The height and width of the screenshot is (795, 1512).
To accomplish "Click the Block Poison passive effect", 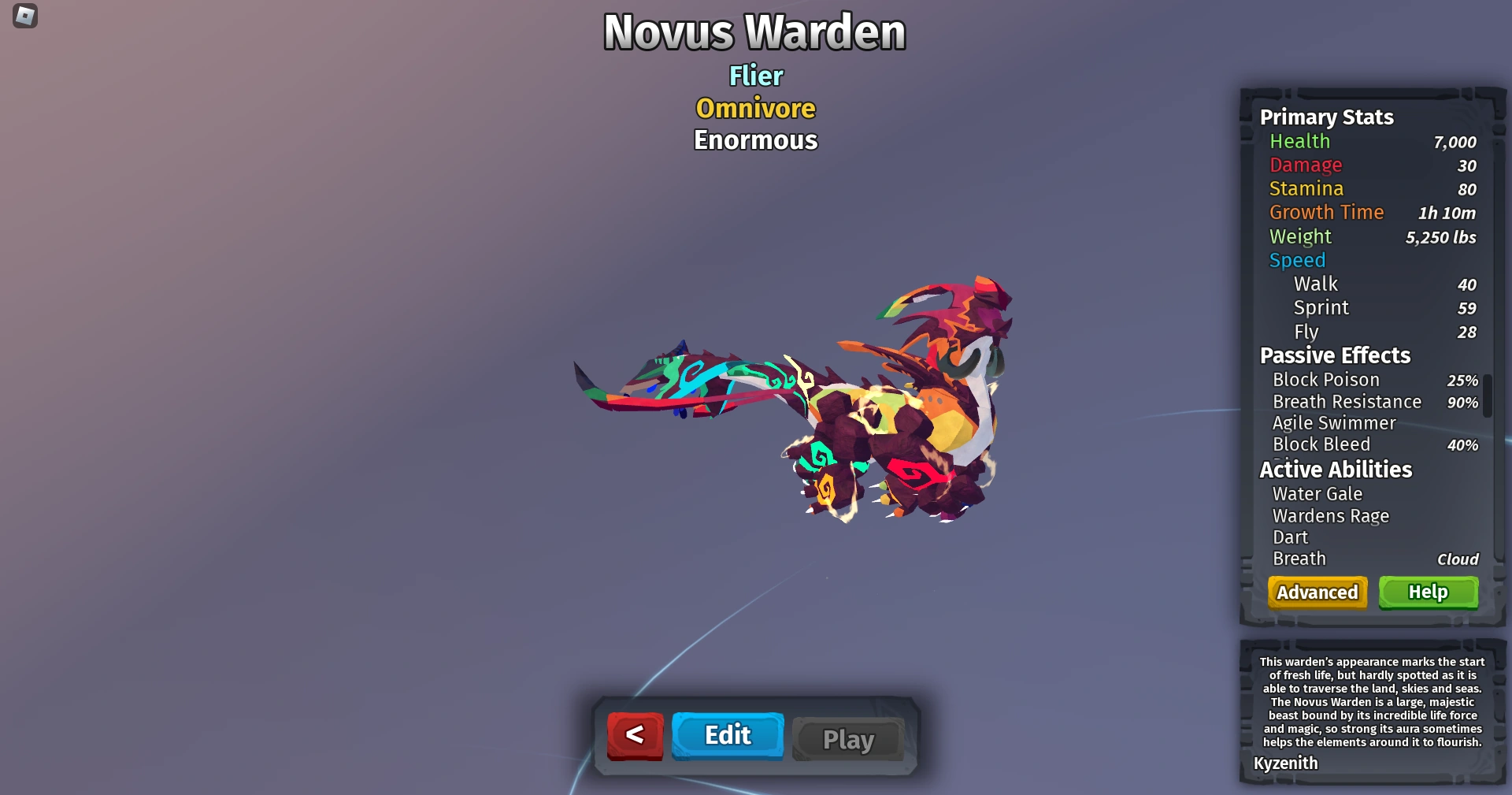I will click(x=1326, y=380).
